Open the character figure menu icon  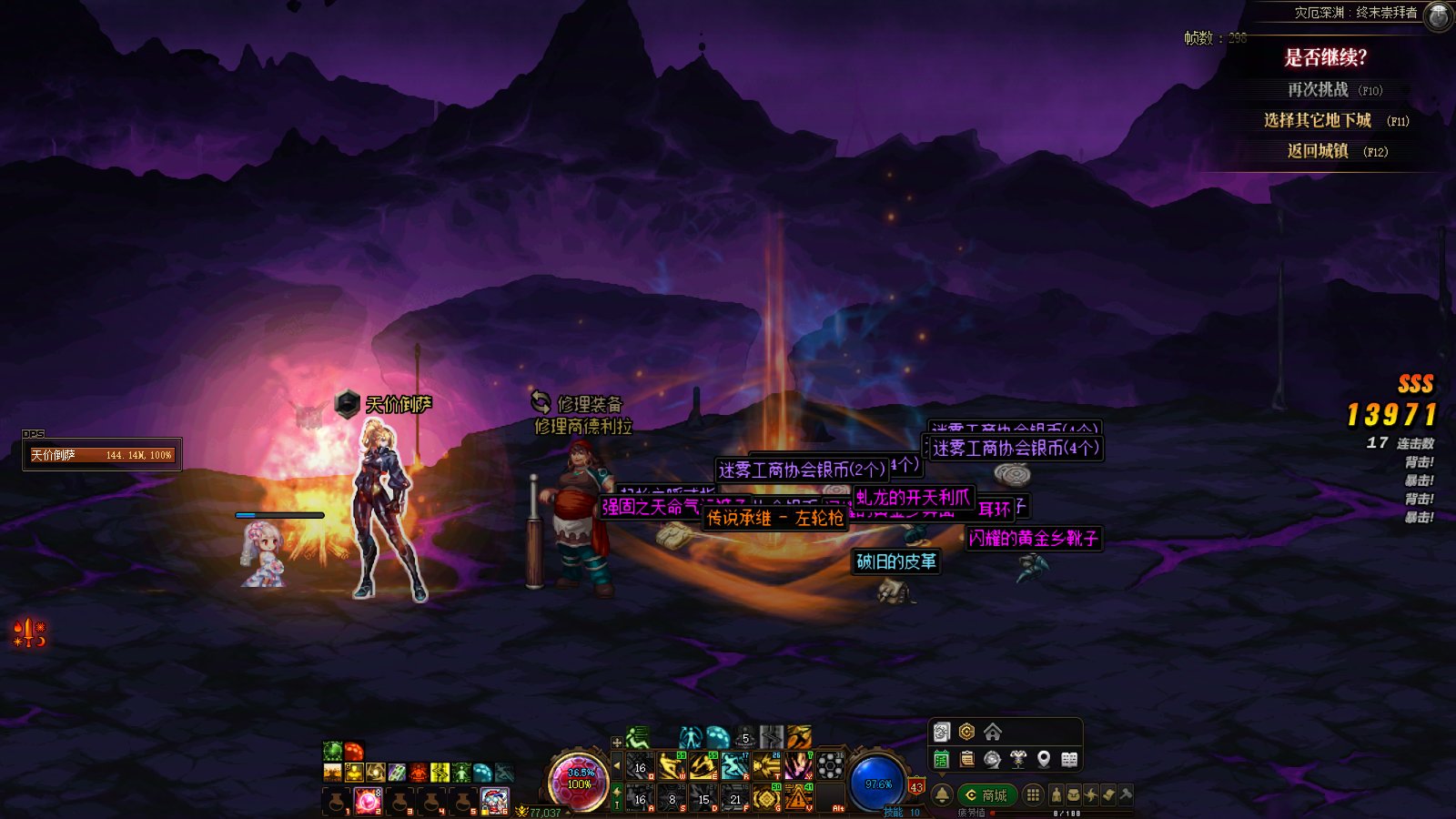(x=1057, y=794)
